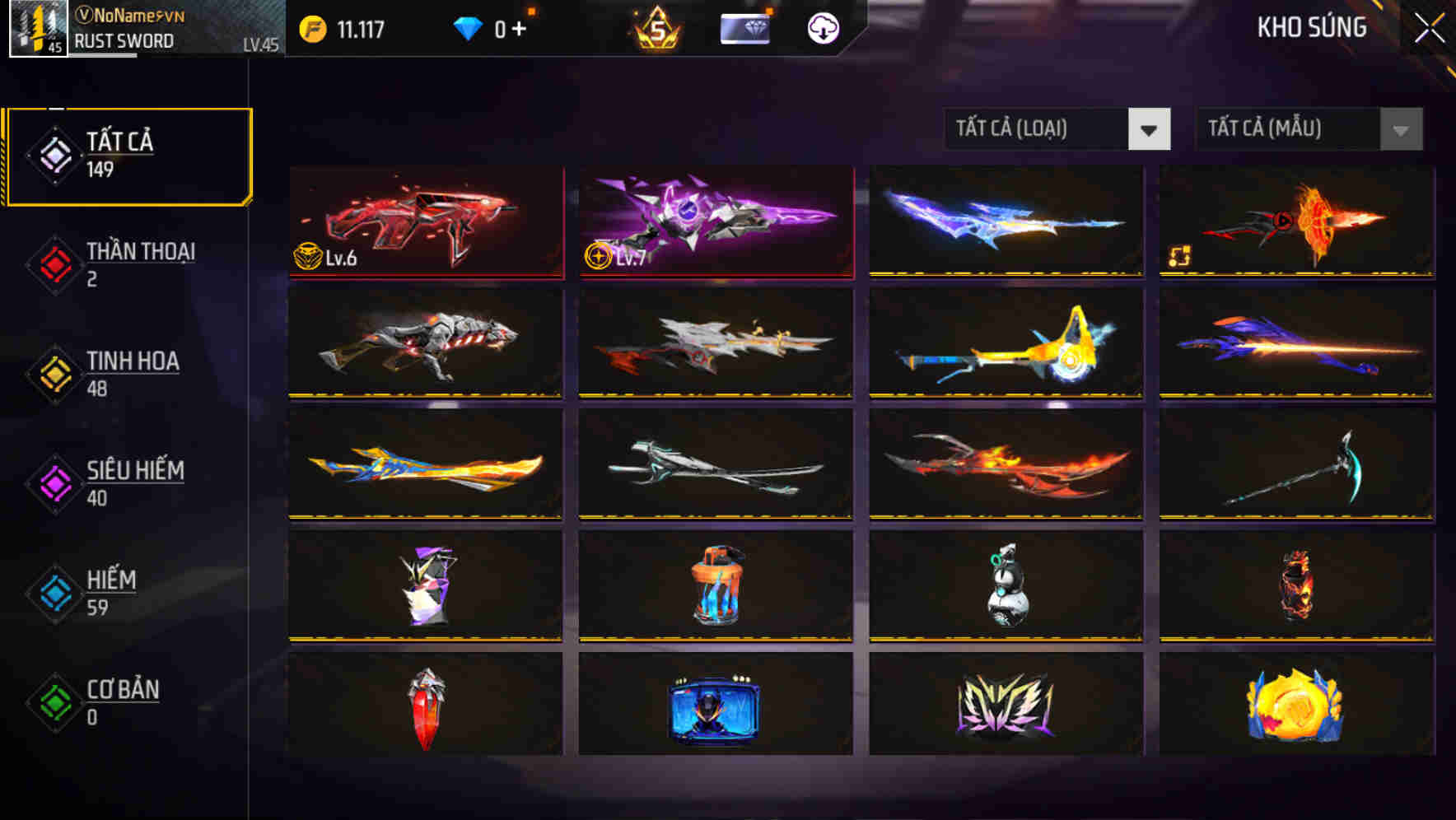Image resolution: width=1456 pixels, height=820 pixels.
Task: Select the red Lv.6 rifle thumbnail
Action: [425, 224]
